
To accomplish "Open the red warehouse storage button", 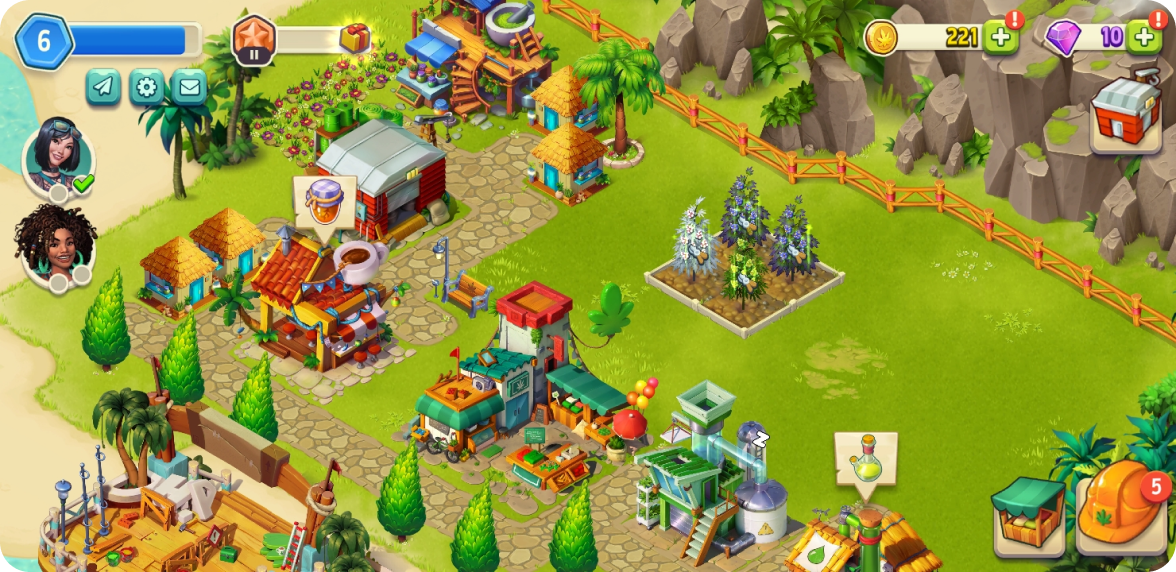I will (x=1124, y=115).
